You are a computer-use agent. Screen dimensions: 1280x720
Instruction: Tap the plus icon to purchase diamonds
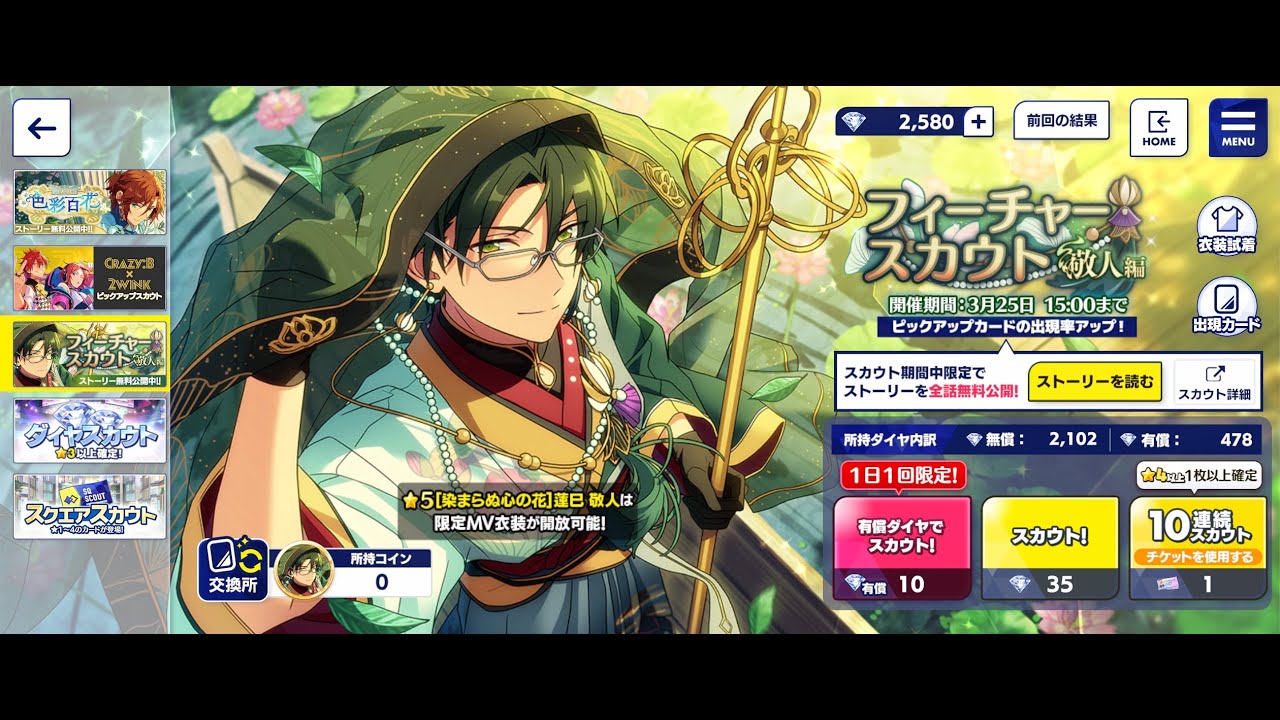point(976,122)
